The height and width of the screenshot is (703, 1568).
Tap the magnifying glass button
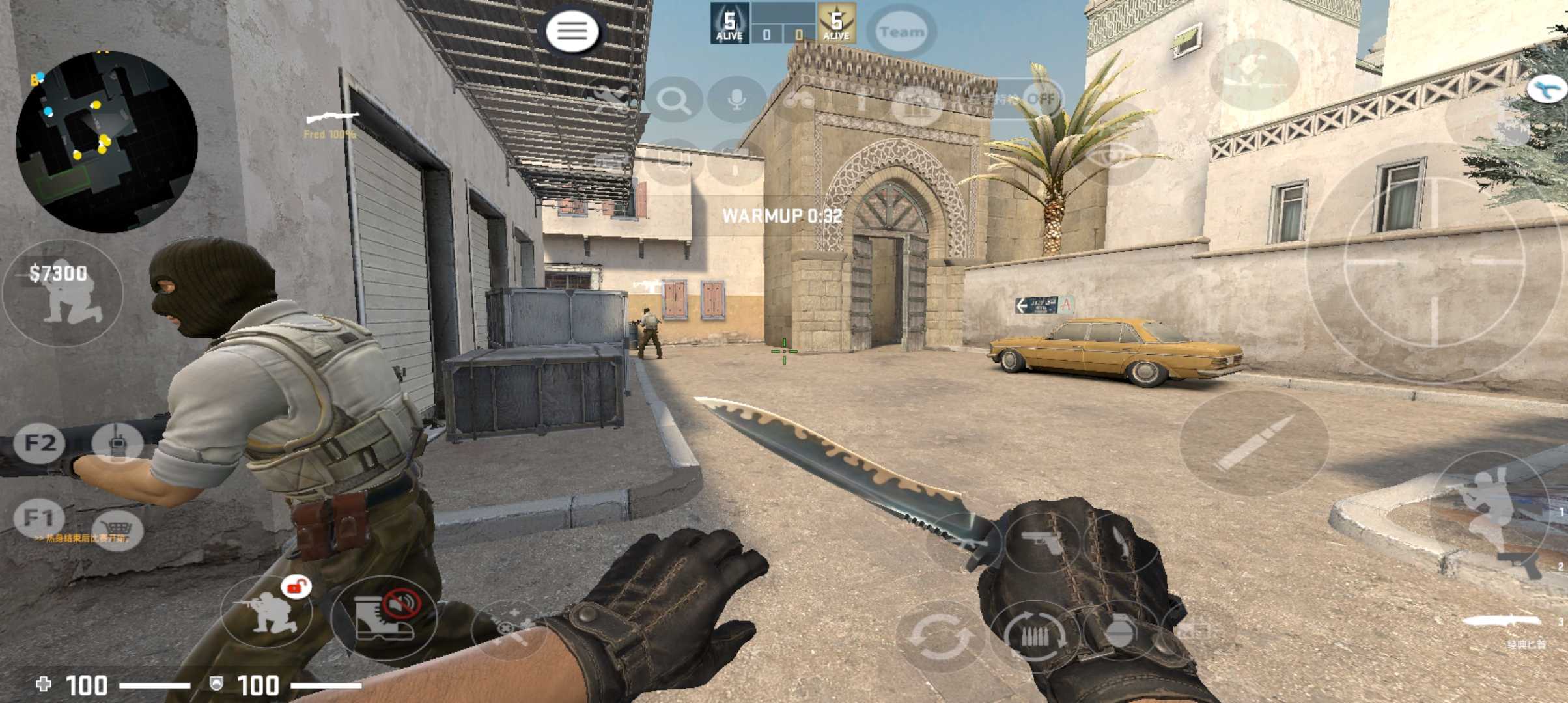(673, 100)
